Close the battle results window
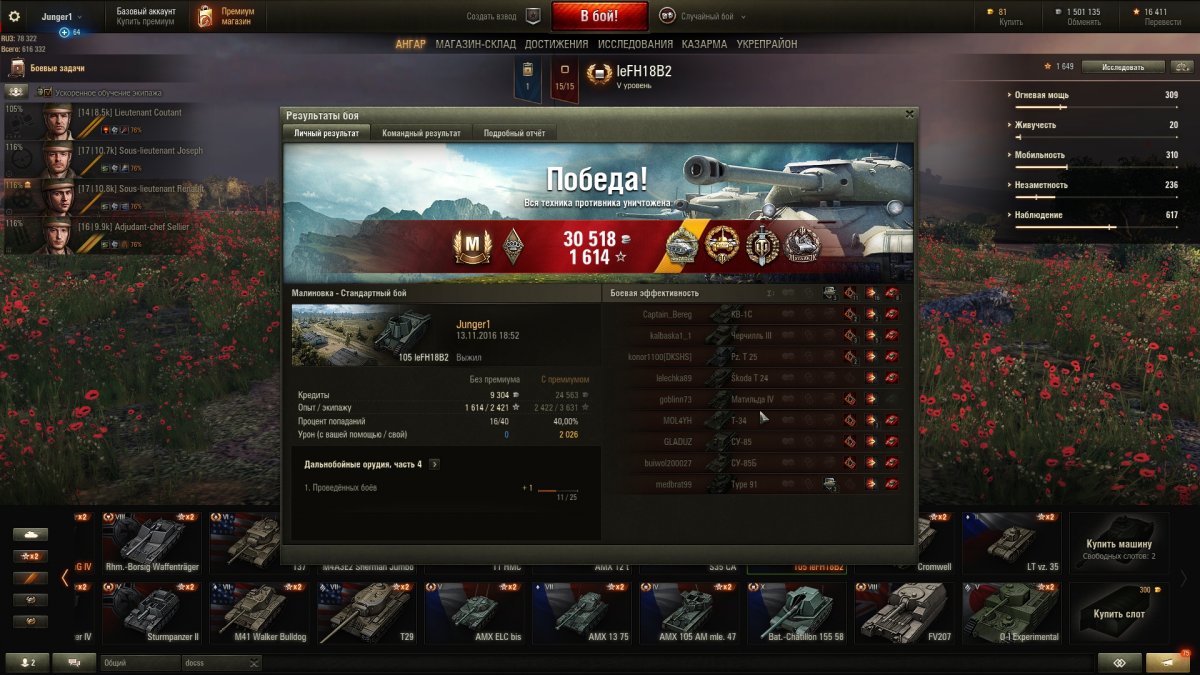Viewport: 1200px width, 675px height. coord(908,115)
